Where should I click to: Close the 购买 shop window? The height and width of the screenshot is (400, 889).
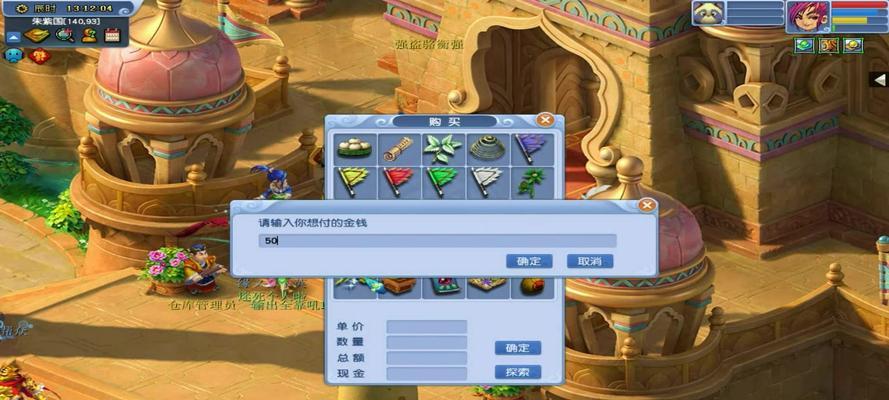pos(545,120)
